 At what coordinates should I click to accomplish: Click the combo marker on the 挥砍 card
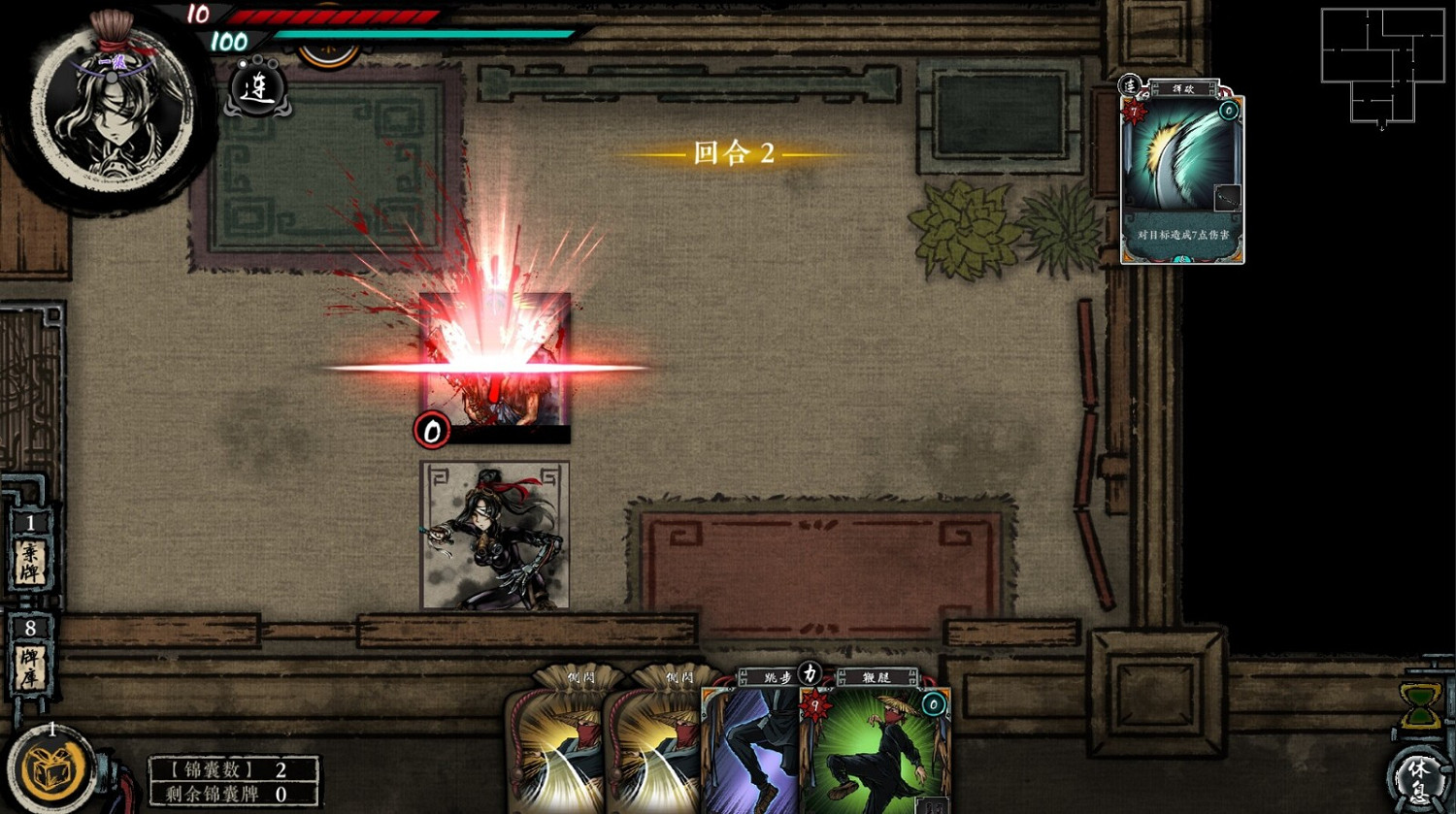click(1131, 87)
